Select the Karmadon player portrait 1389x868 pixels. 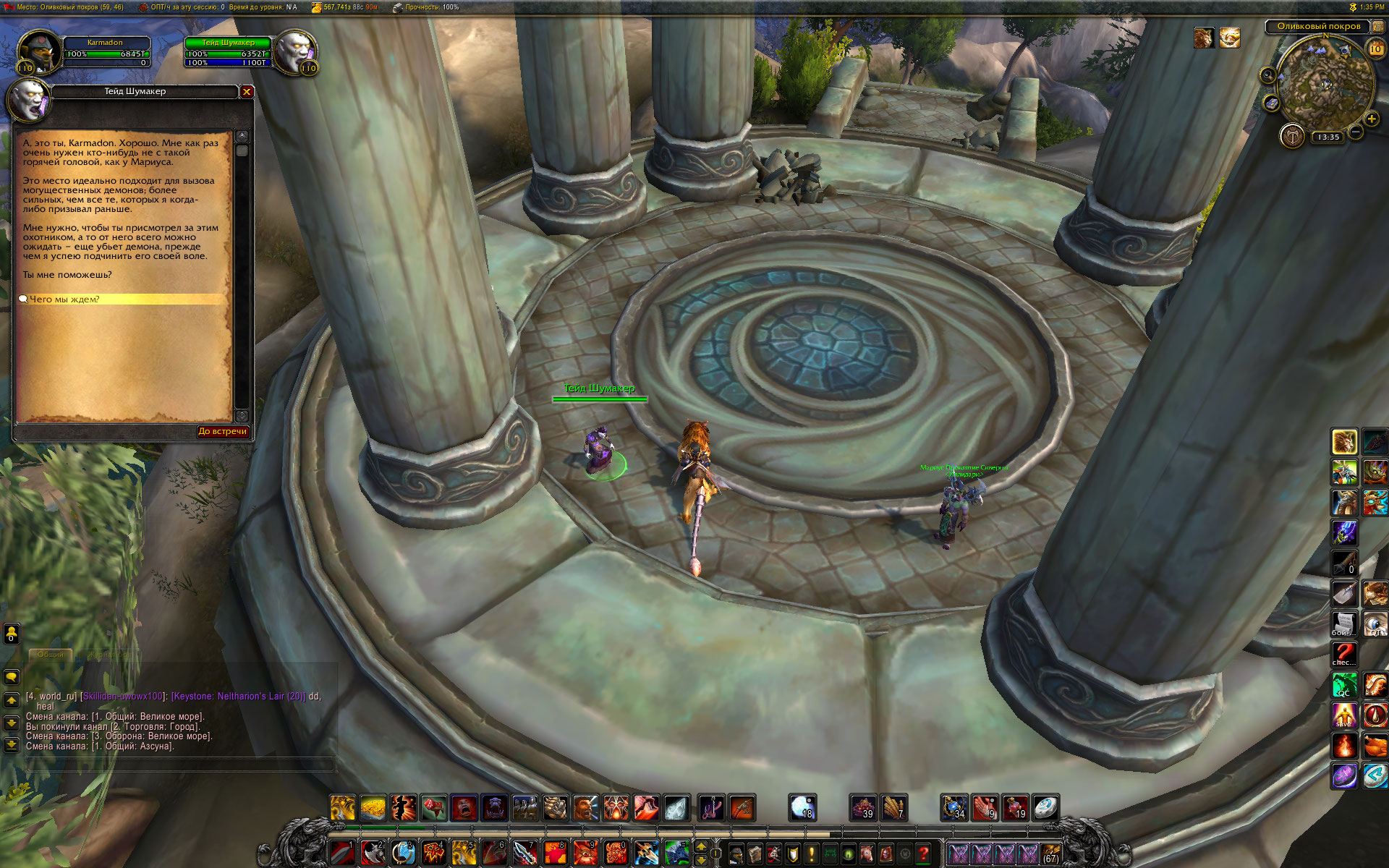click(38, 51)
